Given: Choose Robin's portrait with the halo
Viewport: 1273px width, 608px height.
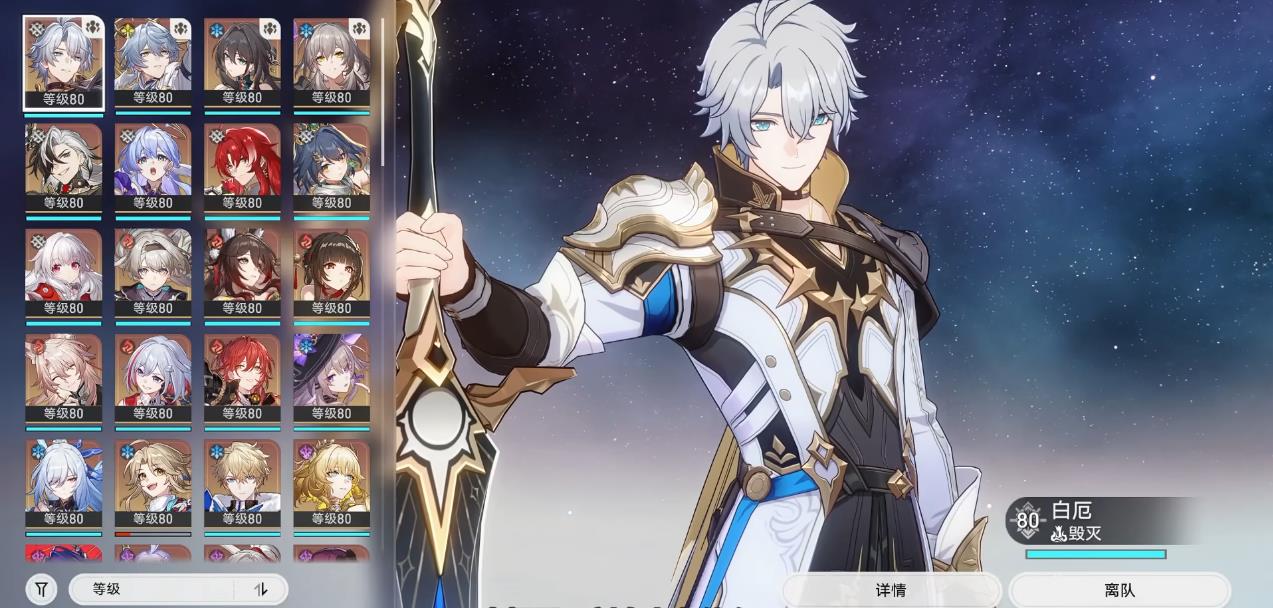Looking at the screenshot, I should point(153,167).
